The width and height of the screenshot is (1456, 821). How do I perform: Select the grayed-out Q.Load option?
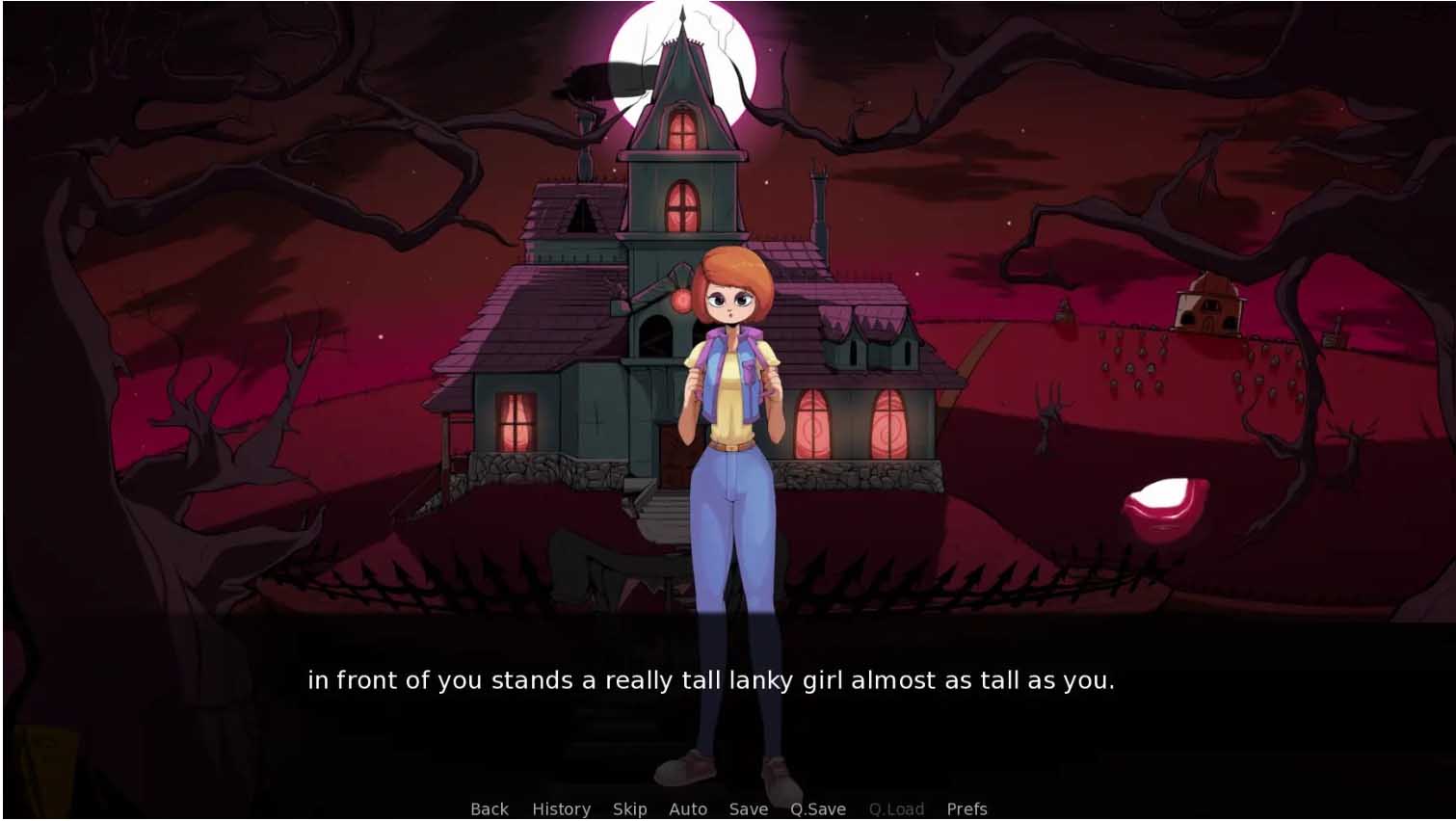click(x=897, y=808)
